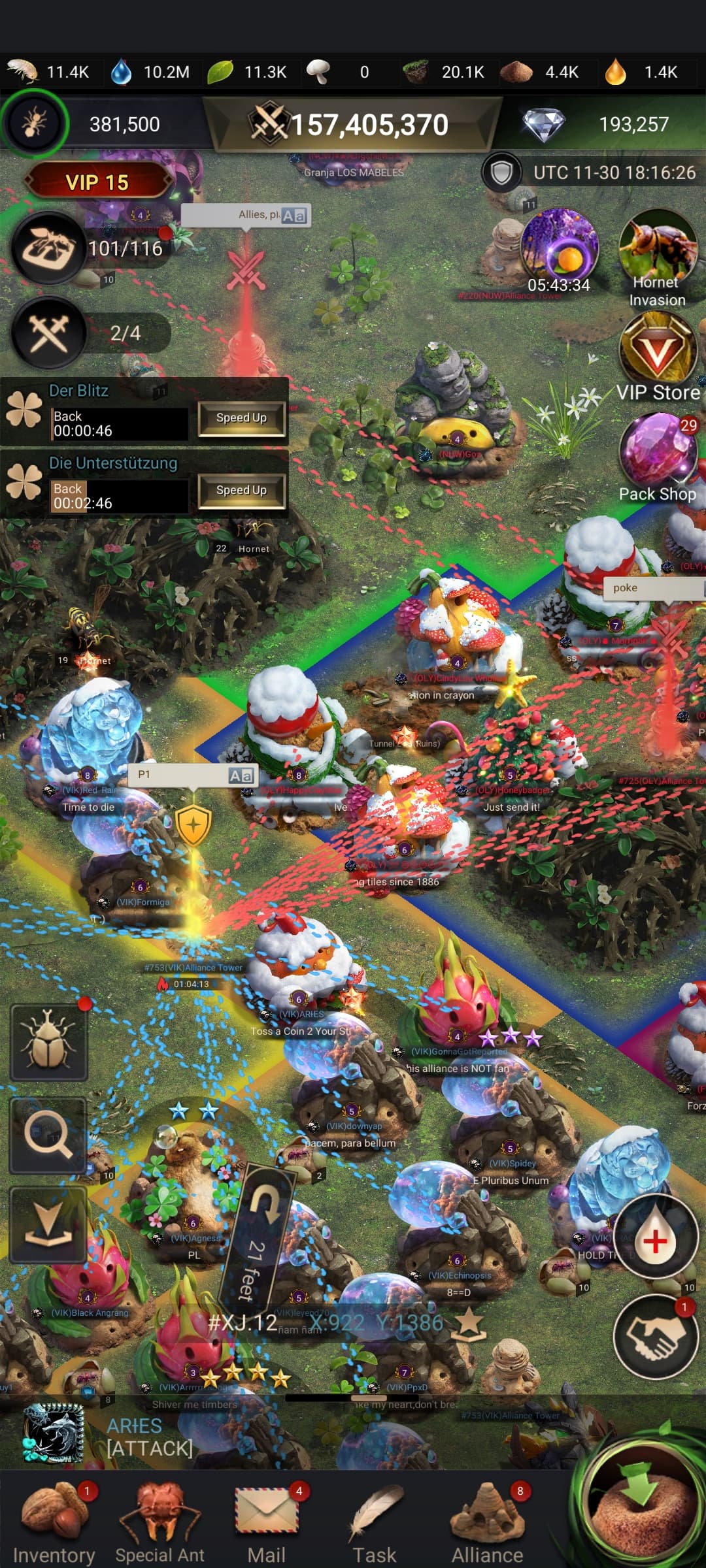Open the Task menu
Screen dimensions: 706x1568
[x=375, y=1522]
